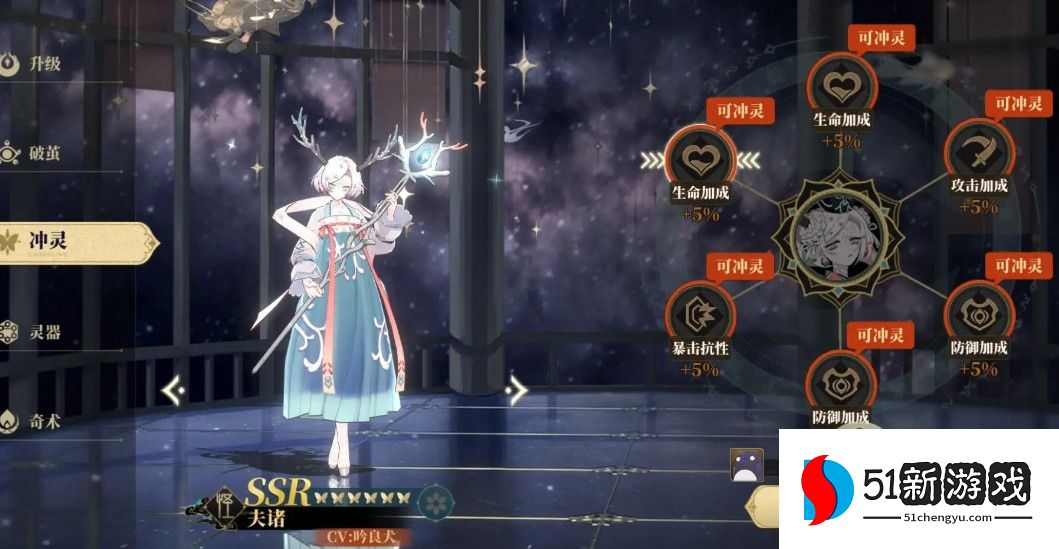Screen dimensions: 1059x549
Task: Select the 暴击抗性 crit resistance node
Action: click(x=700, y=314)
